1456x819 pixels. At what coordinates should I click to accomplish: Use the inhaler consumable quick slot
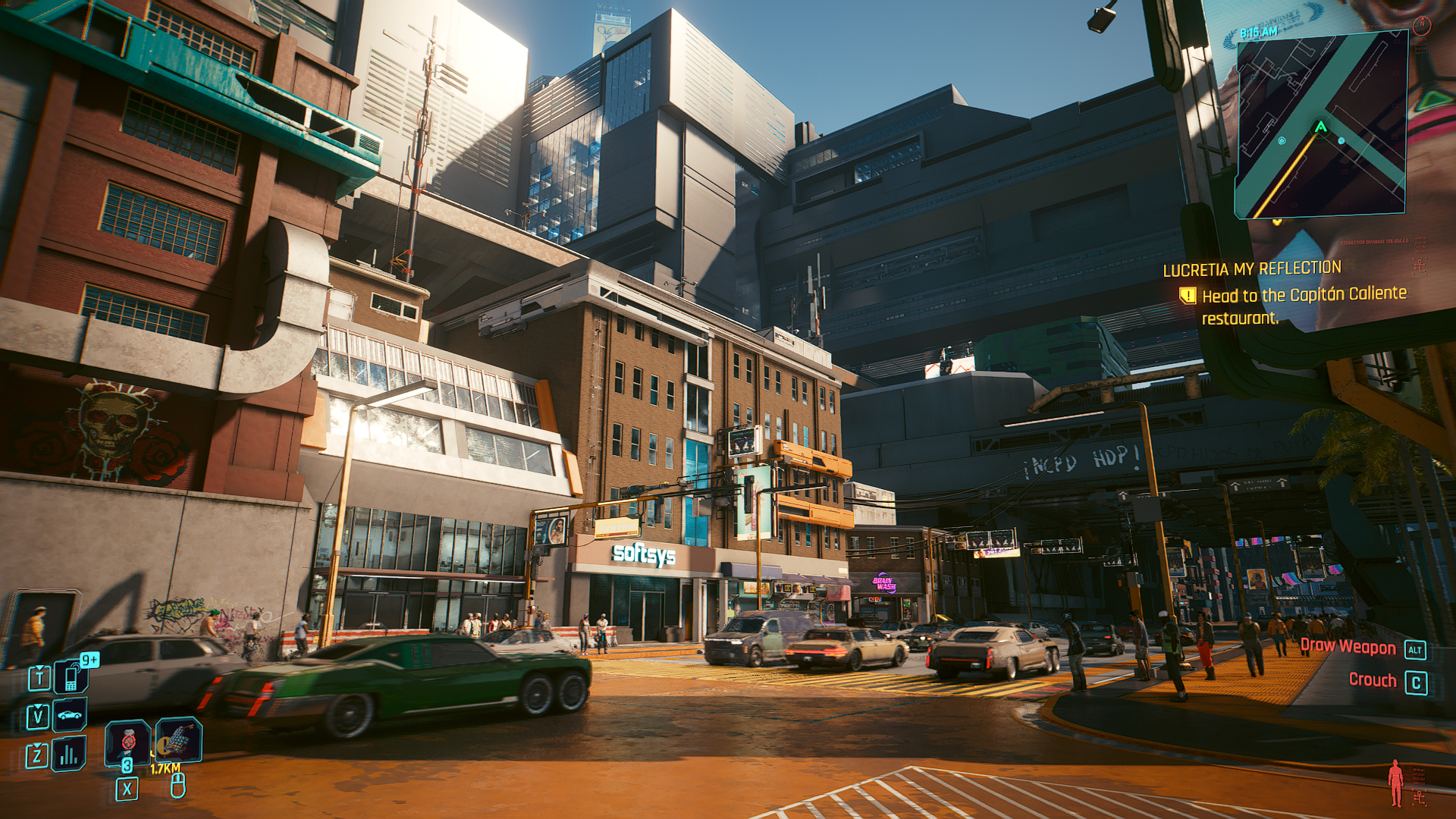click(127, 742)
